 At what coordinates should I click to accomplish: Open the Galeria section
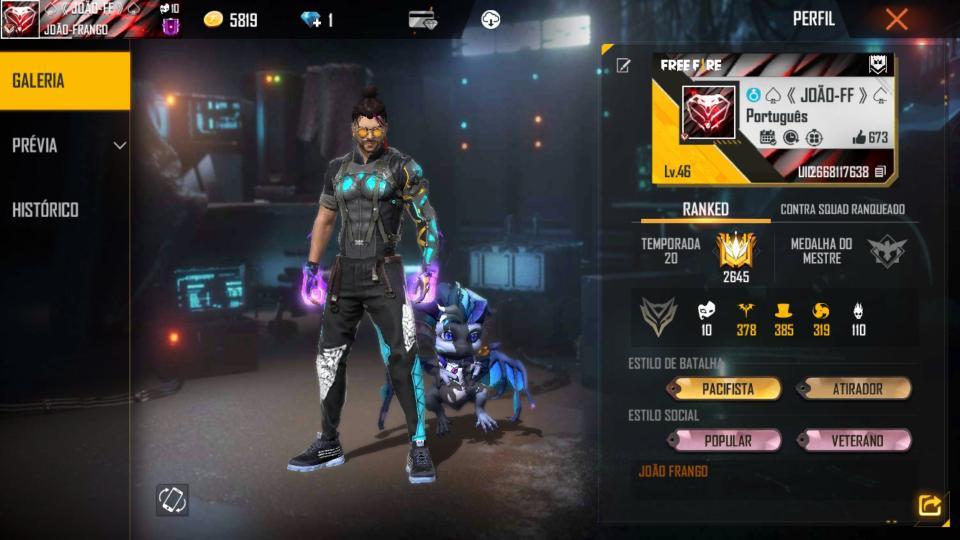[64, 81]
